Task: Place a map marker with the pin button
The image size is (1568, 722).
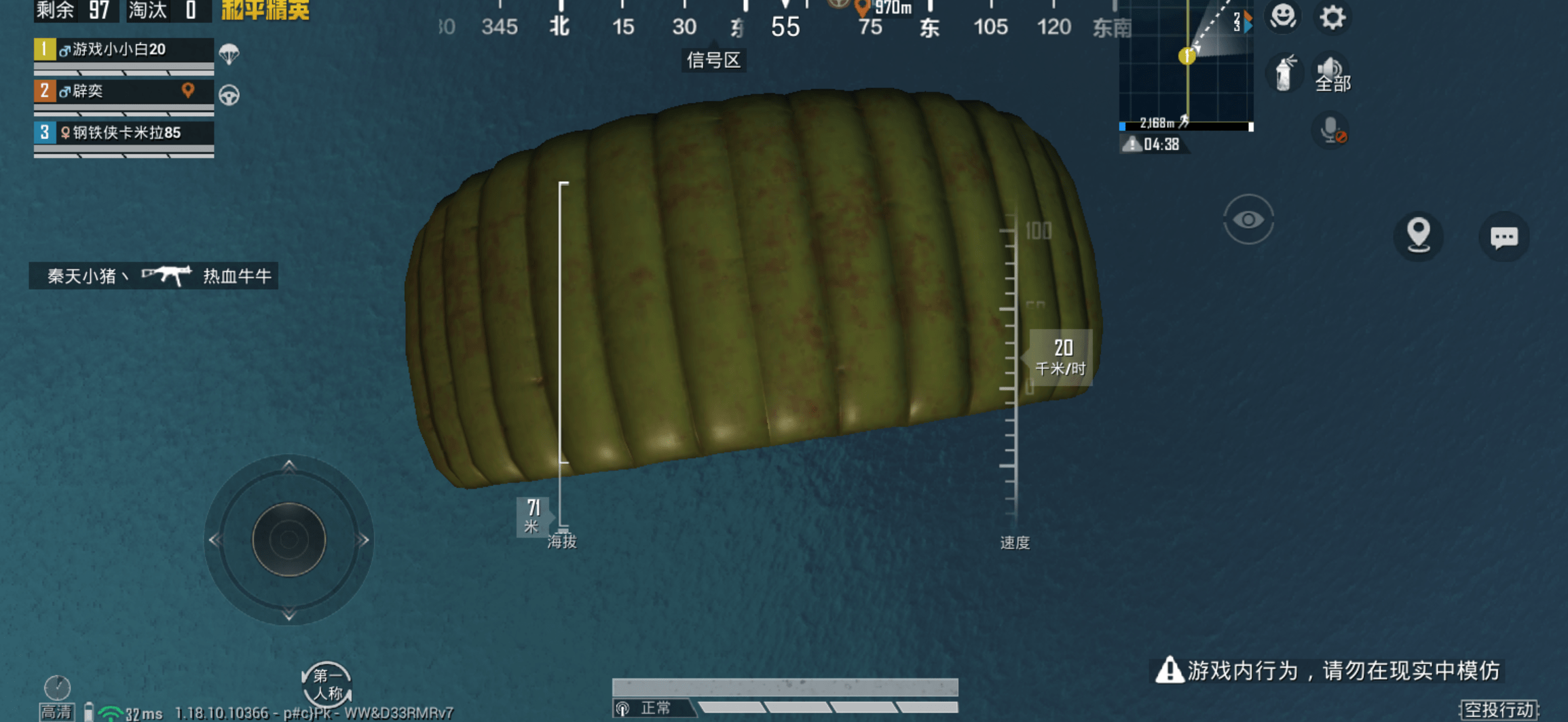Action: pos(1418,235)
